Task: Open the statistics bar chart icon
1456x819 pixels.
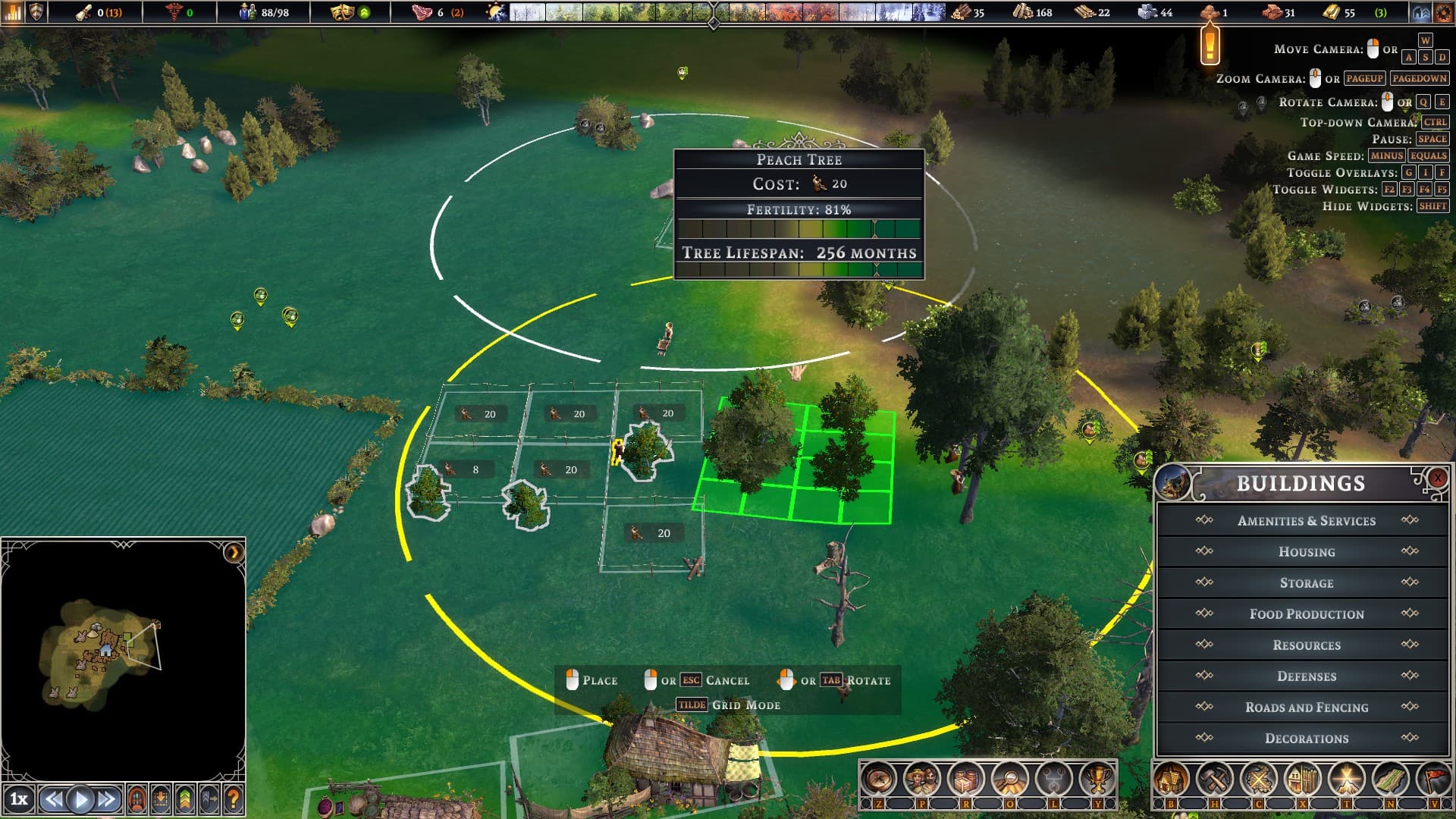Action: [x=13, y=12]
